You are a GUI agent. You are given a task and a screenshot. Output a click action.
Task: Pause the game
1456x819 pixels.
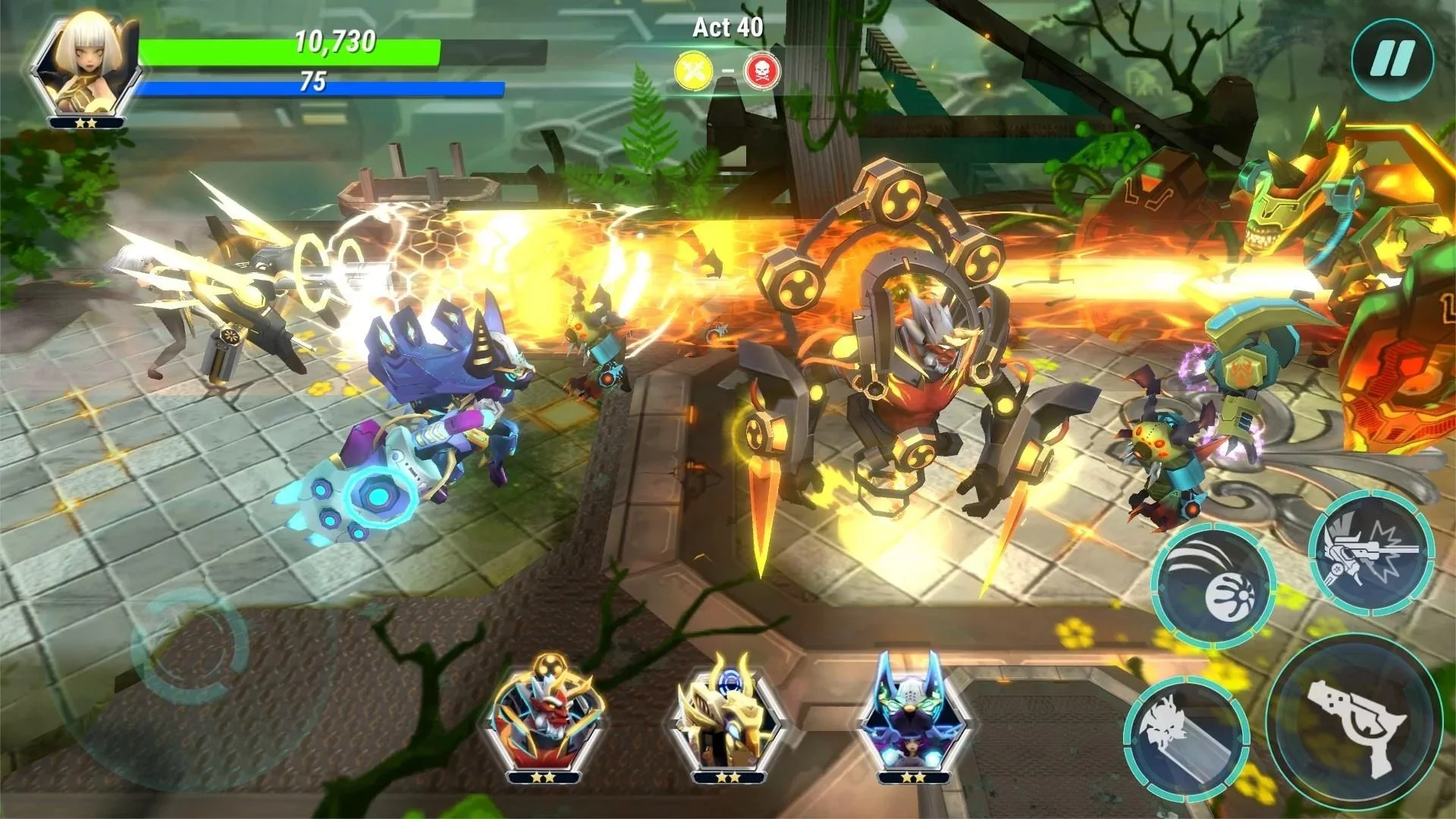click(x=1392, y=58)
